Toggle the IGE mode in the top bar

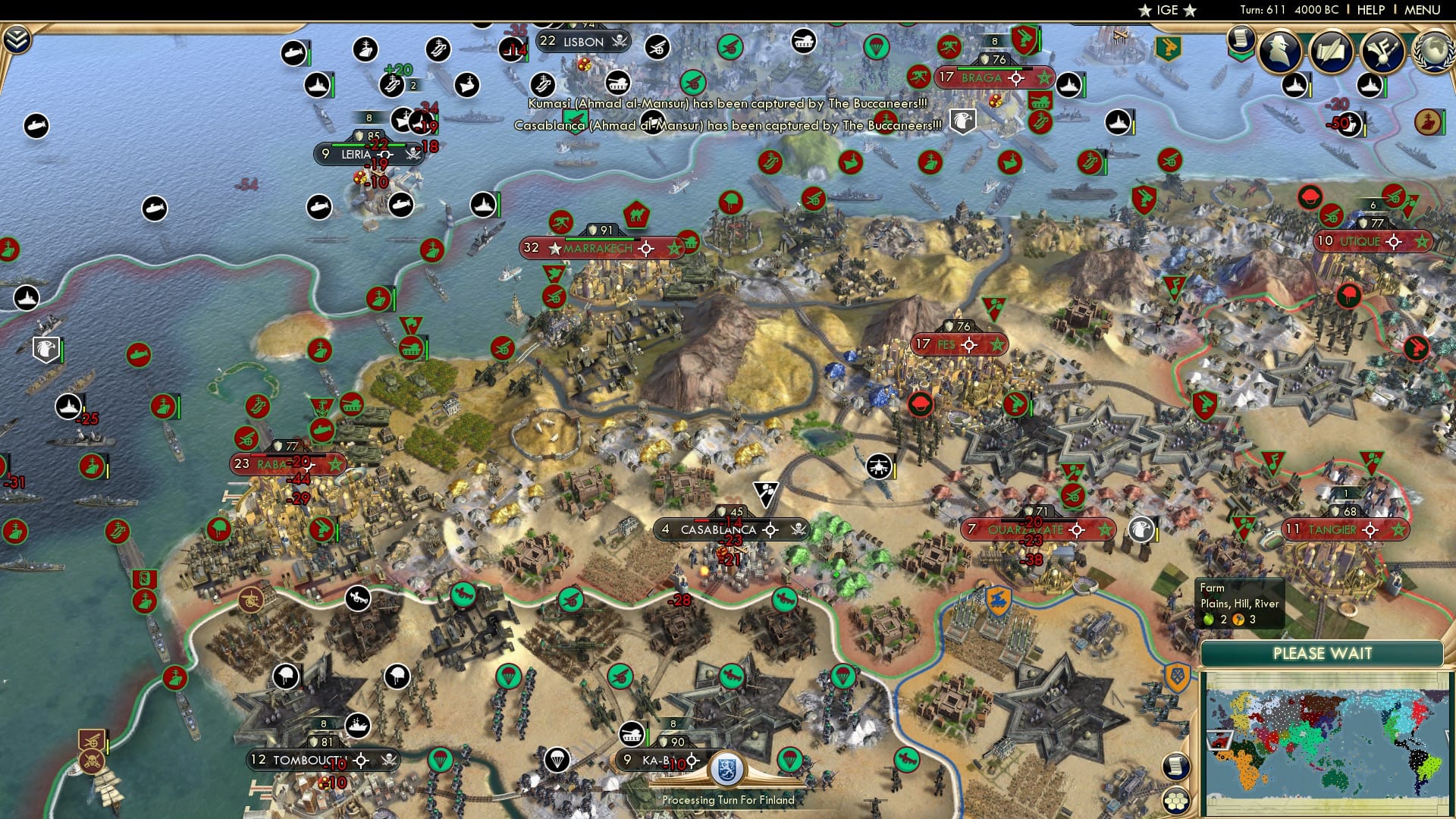coord(1165,11)
